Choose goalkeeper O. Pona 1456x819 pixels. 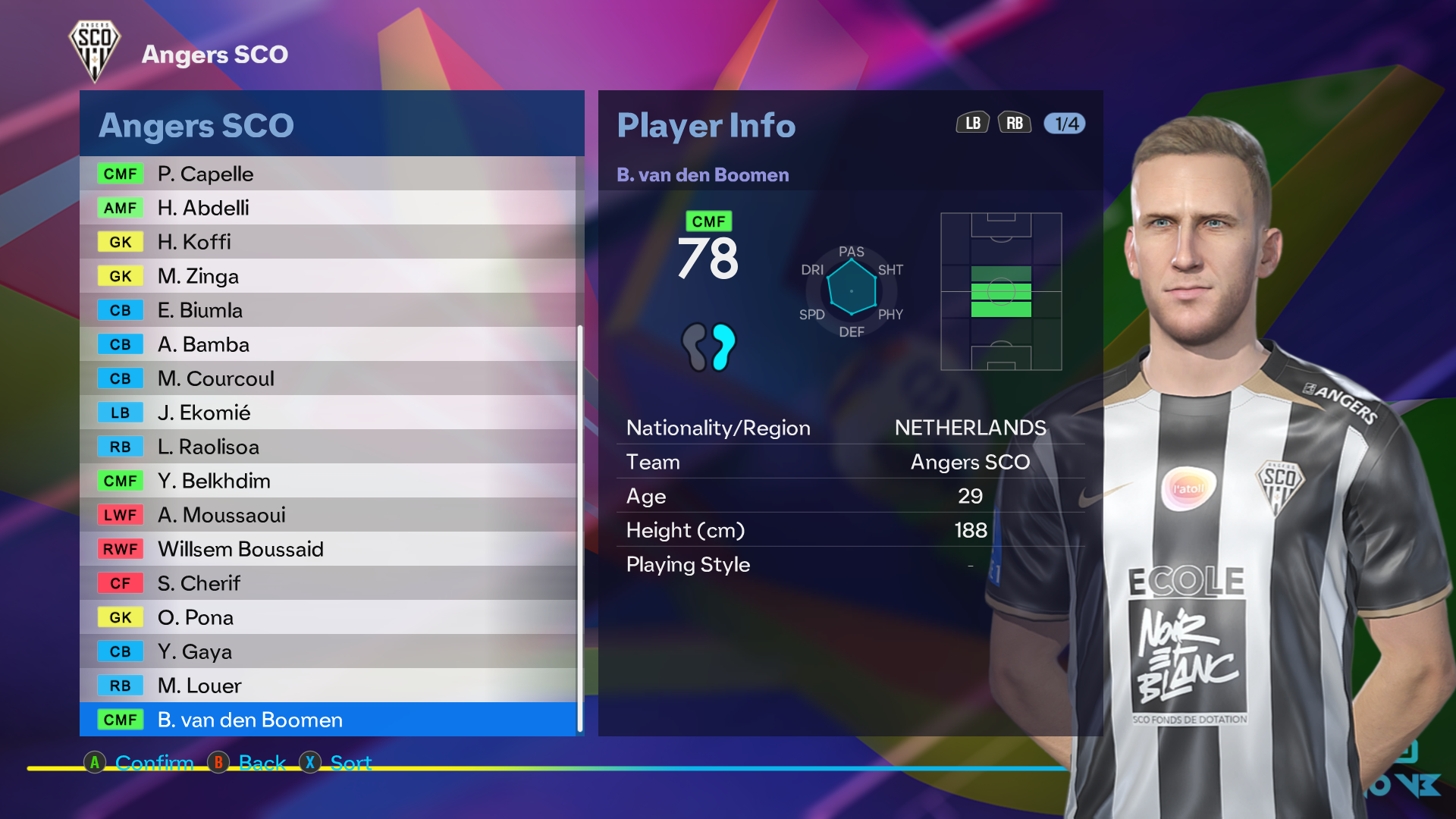[x=328, y=617]
